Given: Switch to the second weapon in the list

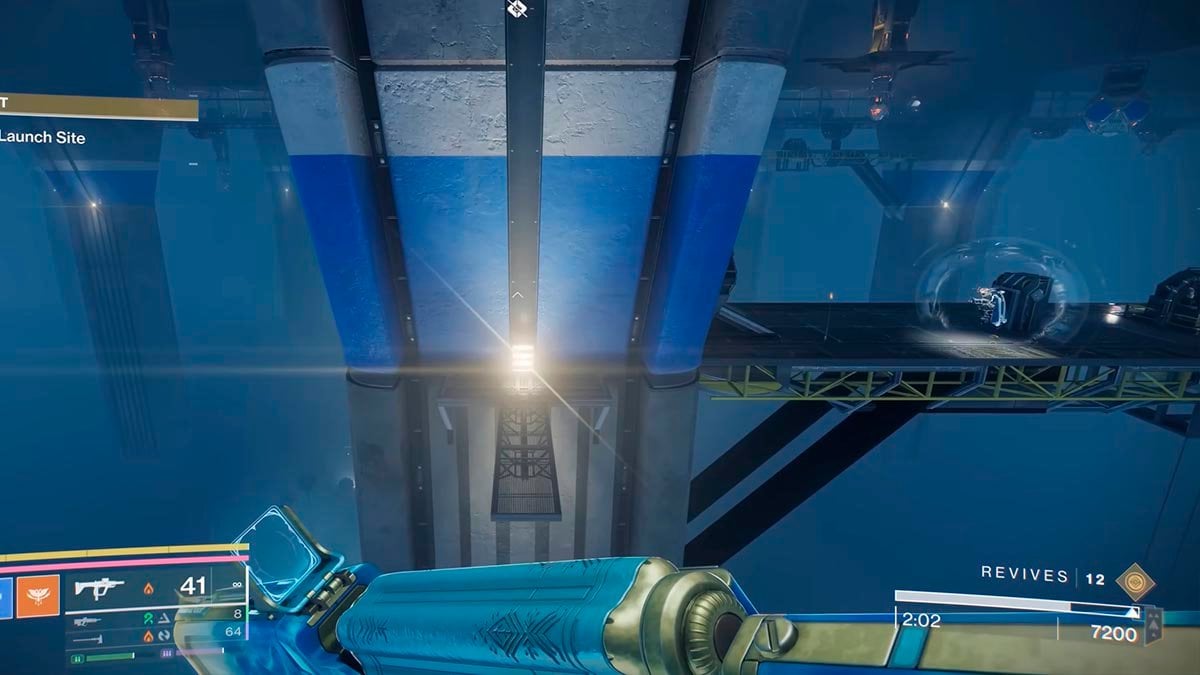Looking at the screenshot, I should 87,621.
